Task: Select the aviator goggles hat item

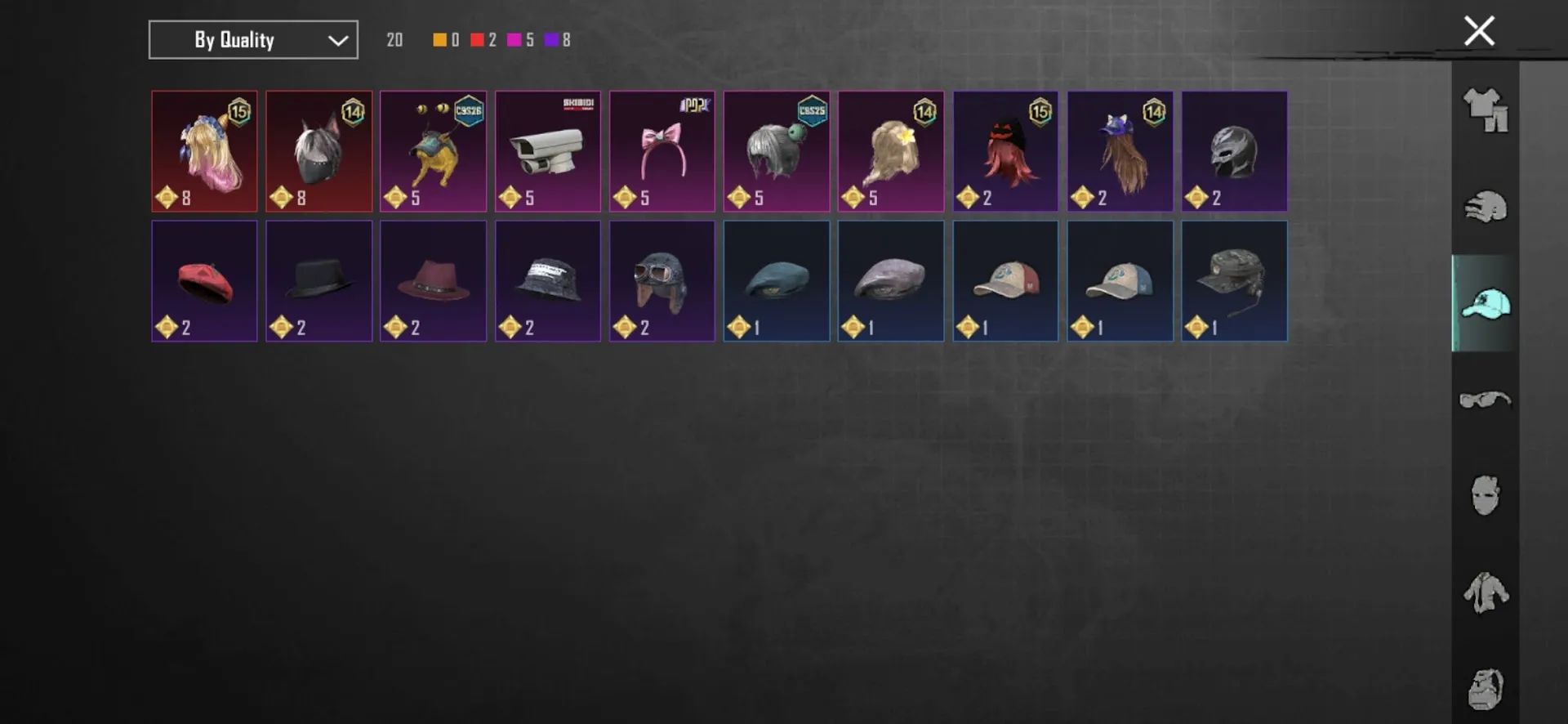Action: [661, 280]
